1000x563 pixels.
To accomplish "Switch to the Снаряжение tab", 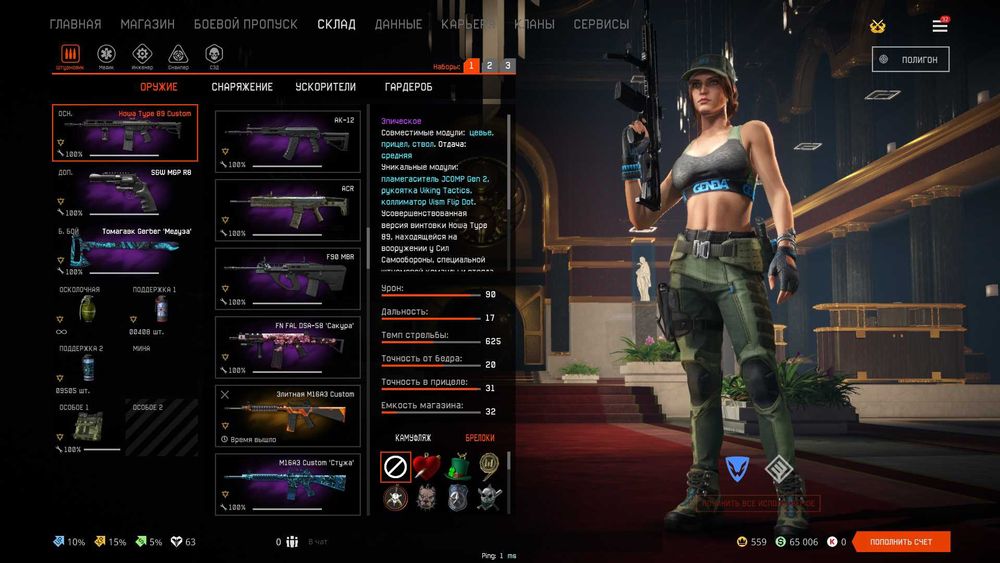I will click(x=242, y=87).
